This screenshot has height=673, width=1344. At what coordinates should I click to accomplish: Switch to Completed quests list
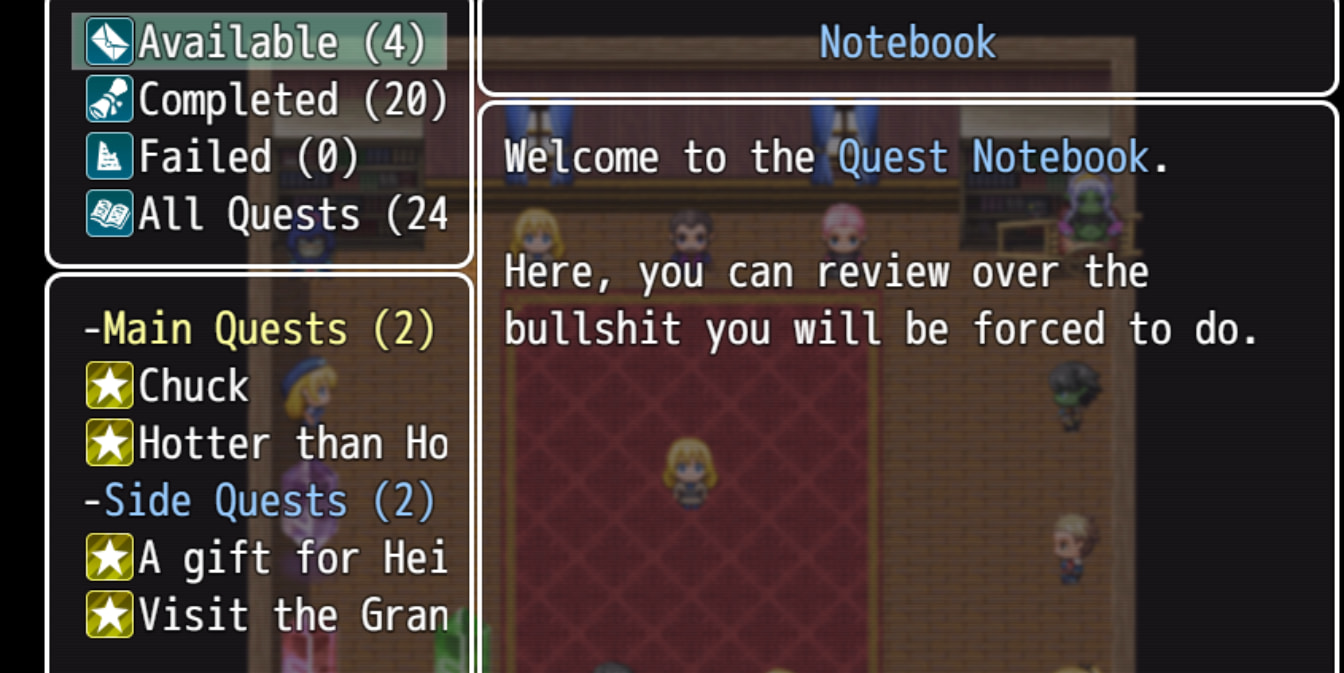click(265, 100)
